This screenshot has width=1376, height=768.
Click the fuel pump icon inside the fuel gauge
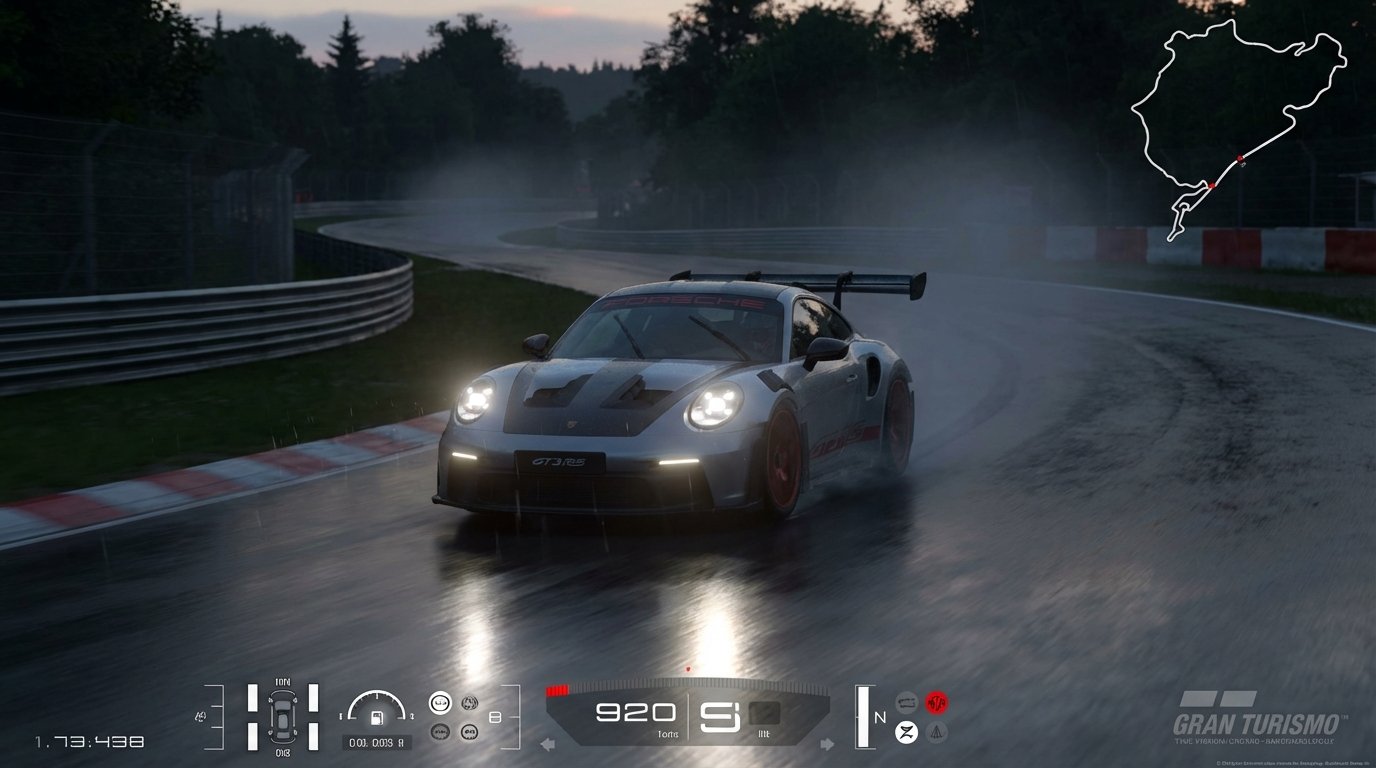377,719
